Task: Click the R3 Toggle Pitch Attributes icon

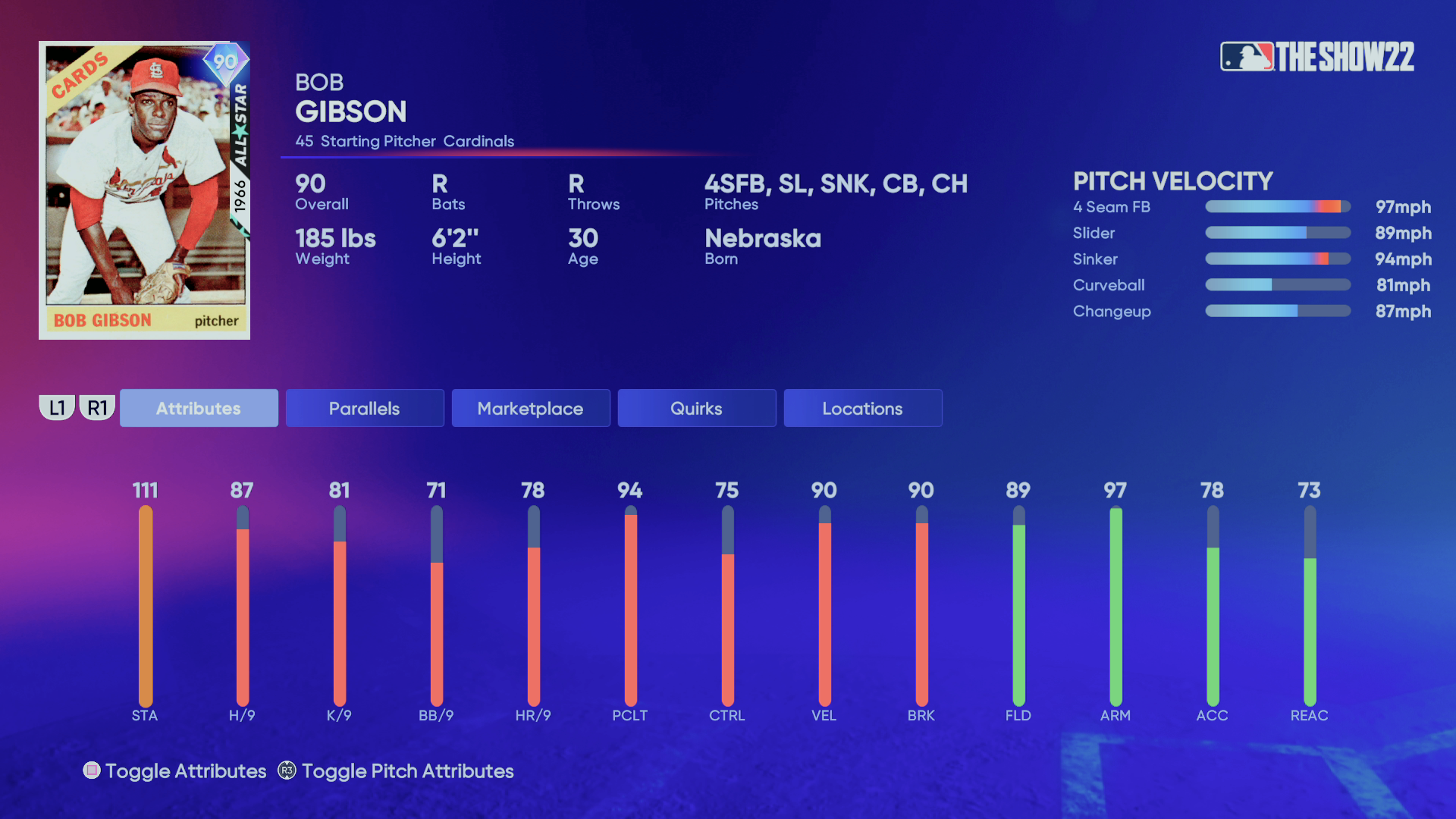Action: pyautogui.click(x=285, y=771)
